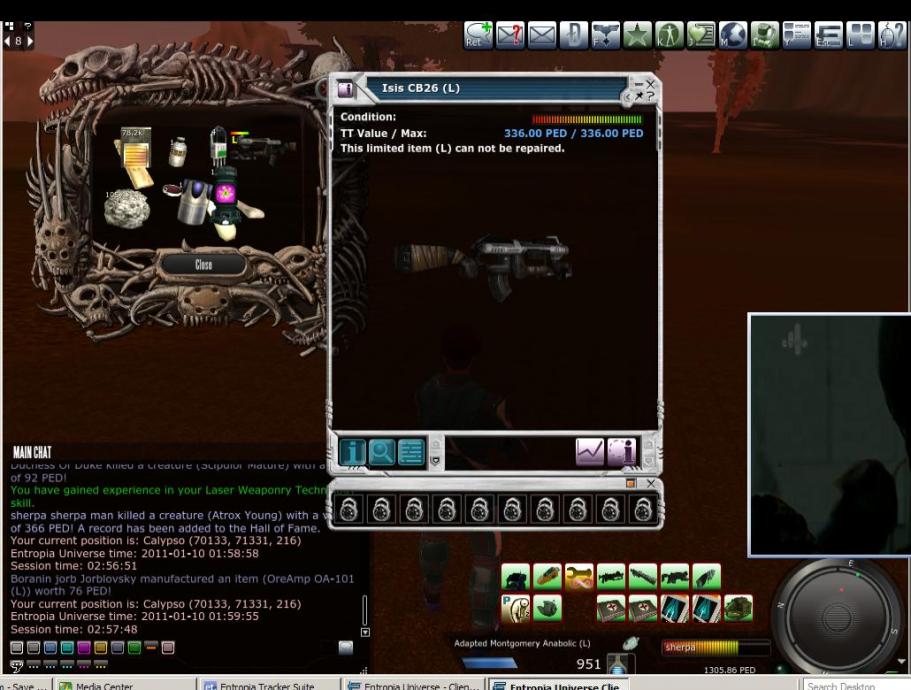Image resolution: width=911 pixels, height=690 pixels.
Task: Select the rifle item in the loot window
Action: click(263, 147)
